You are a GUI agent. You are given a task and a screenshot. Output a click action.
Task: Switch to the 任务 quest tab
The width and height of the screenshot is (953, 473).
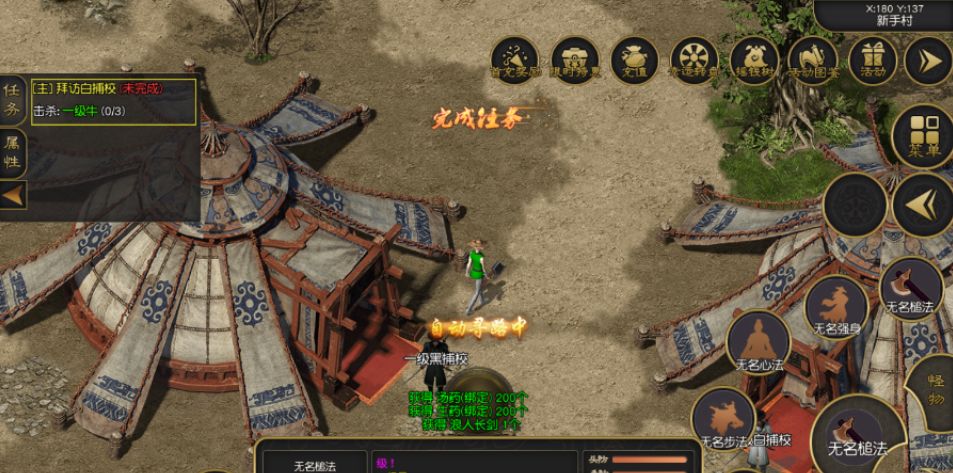click(x=12, y=101)
